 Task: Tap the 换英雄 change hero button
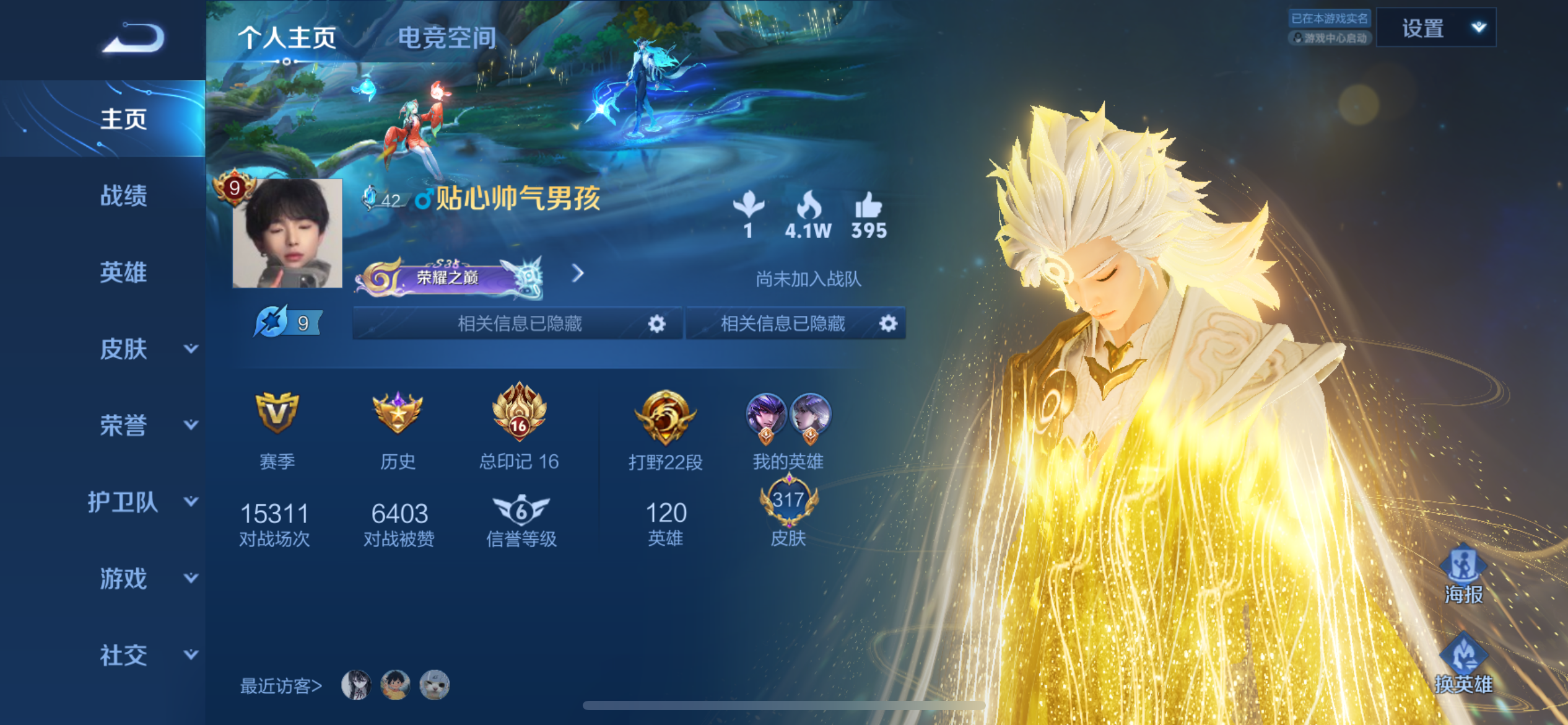[x=1463, y=664]
